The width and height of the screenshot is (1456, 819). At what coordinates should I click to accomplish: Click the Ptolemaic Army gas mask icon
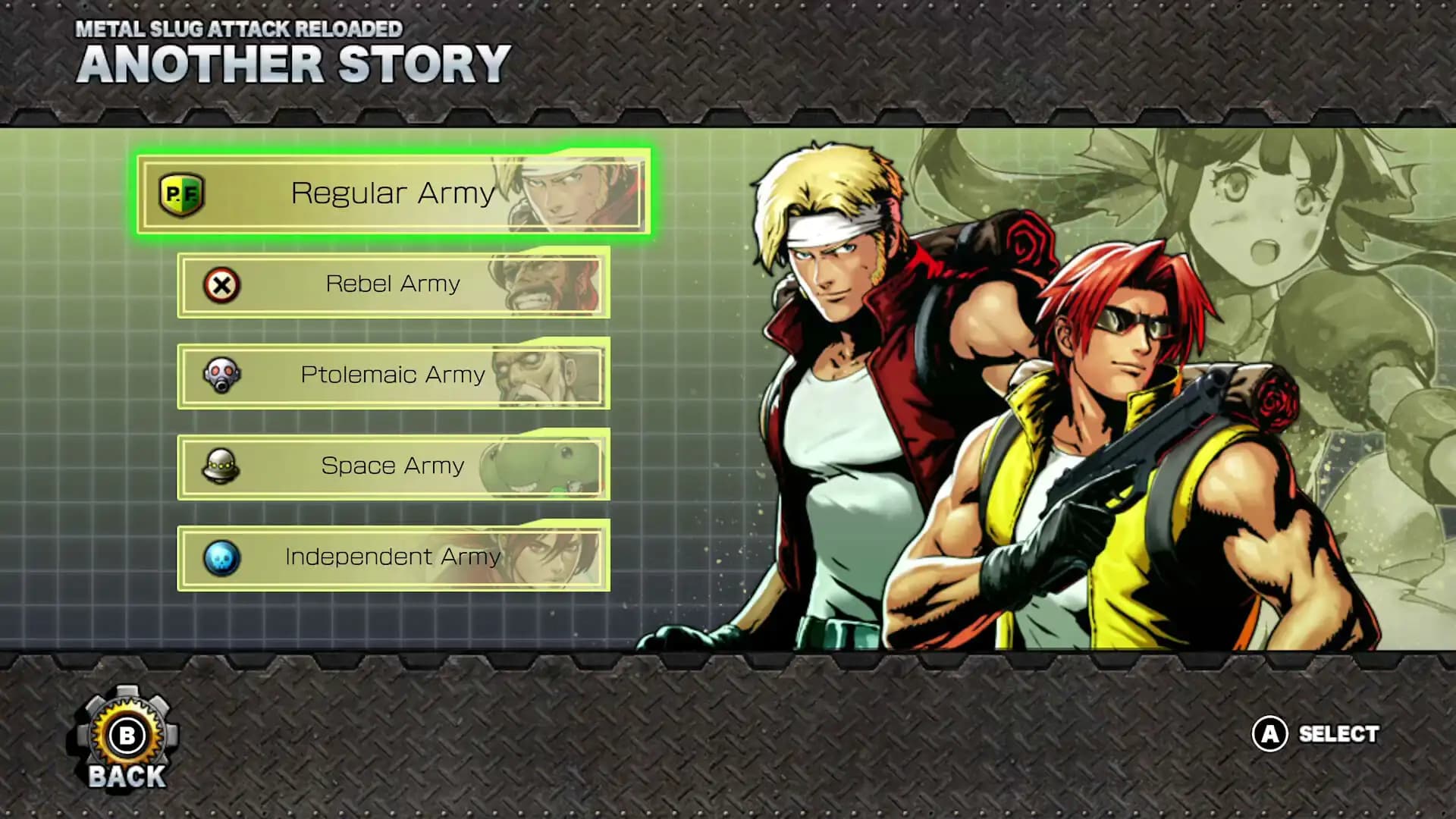tap(222, 375)
